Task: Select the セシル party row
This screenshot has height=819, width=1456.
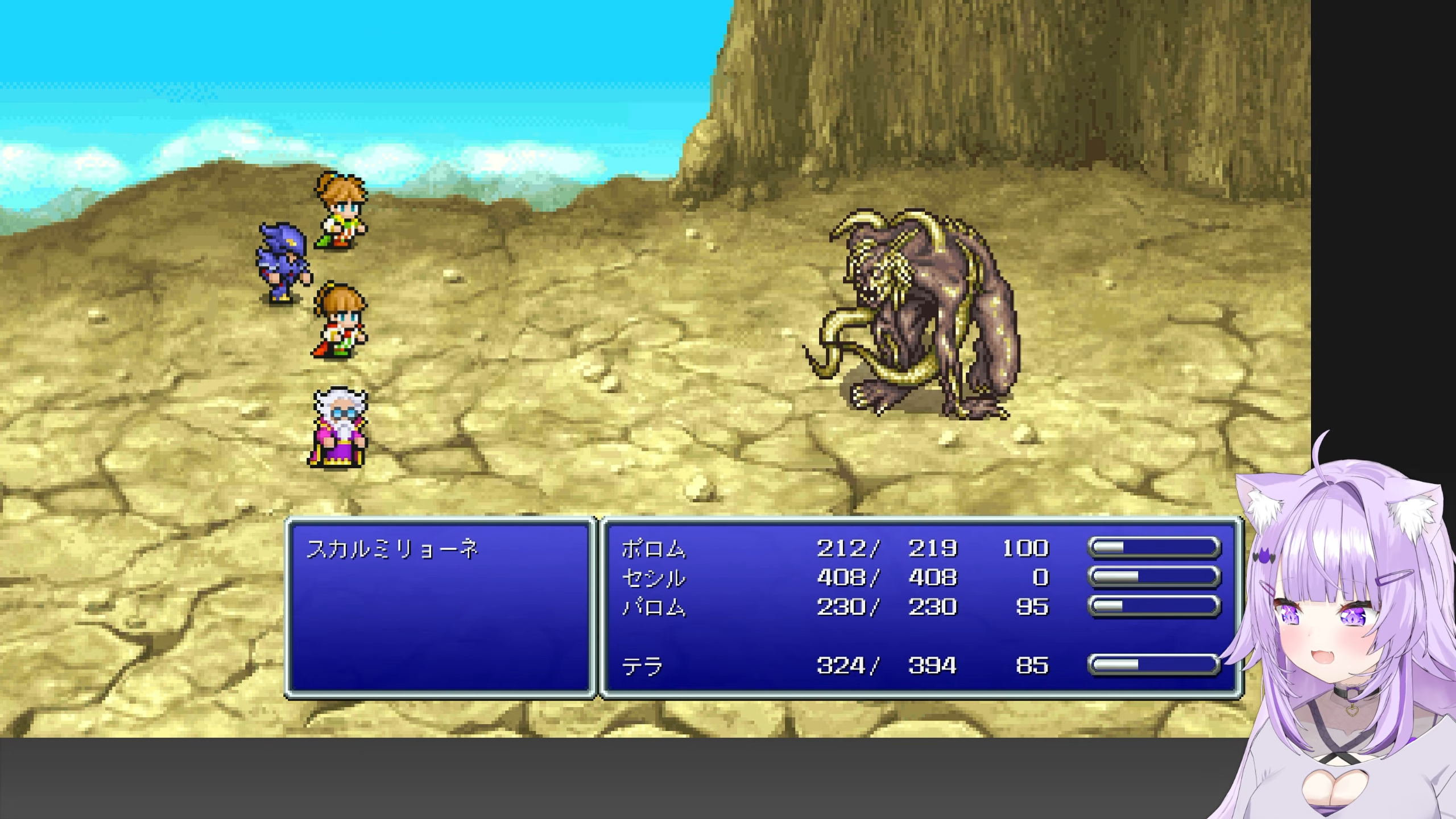Action: [x=654, y=578]
